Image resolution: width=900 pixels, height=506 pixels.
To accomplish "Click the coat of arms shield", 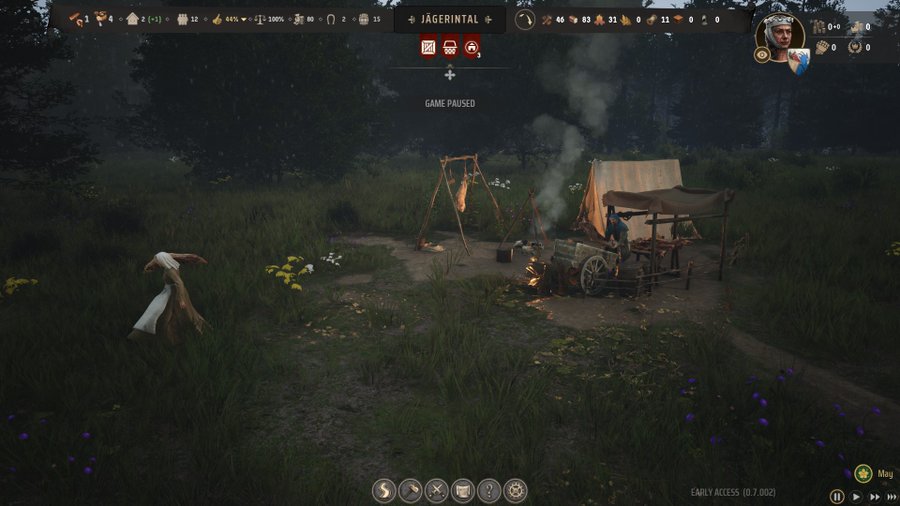I will pyautogui.click(x=798, y=60).
